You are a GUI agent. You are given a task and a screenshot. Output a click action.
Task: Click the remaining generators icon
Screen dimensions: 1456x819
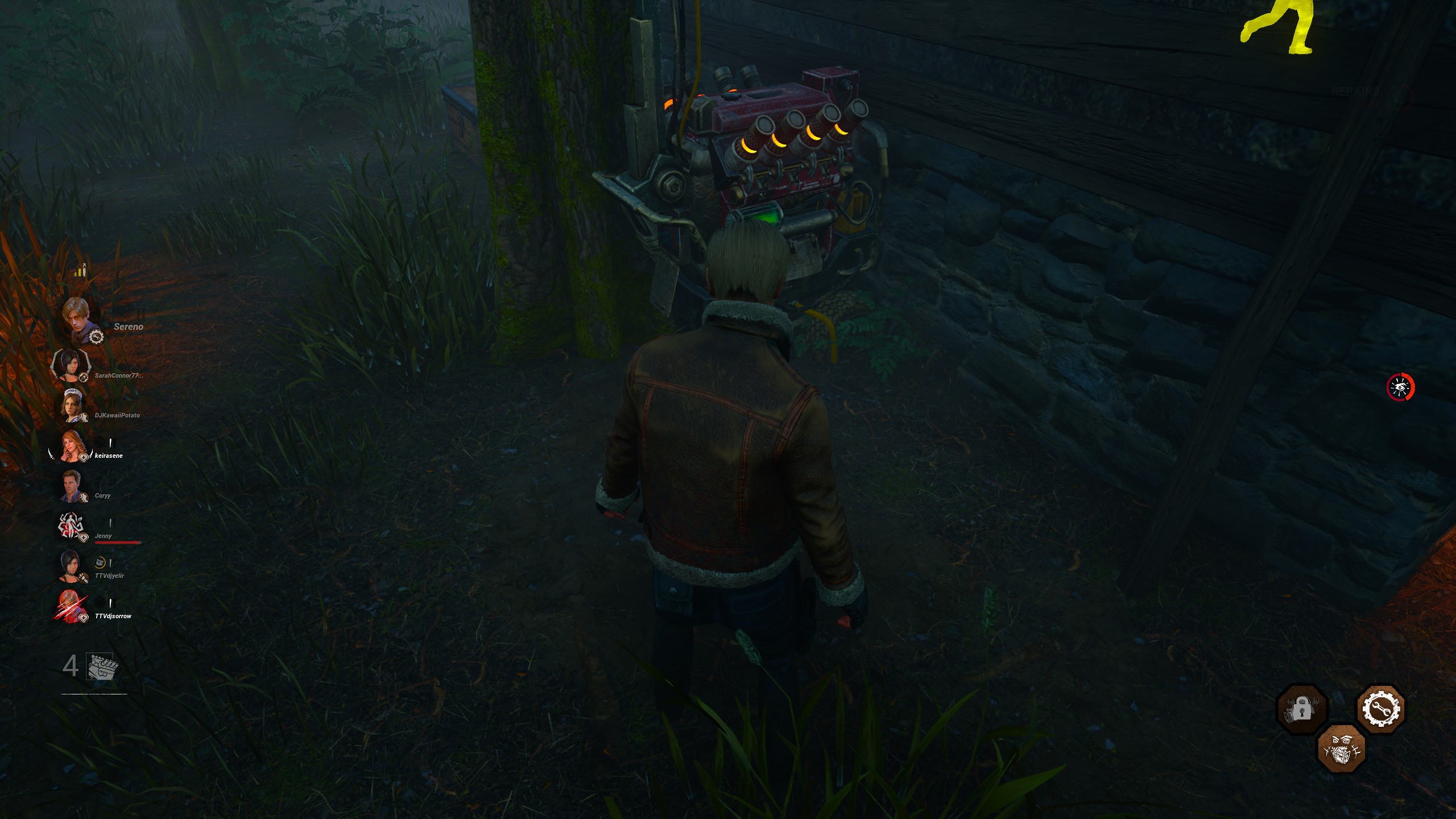click(x=102, y=666)
